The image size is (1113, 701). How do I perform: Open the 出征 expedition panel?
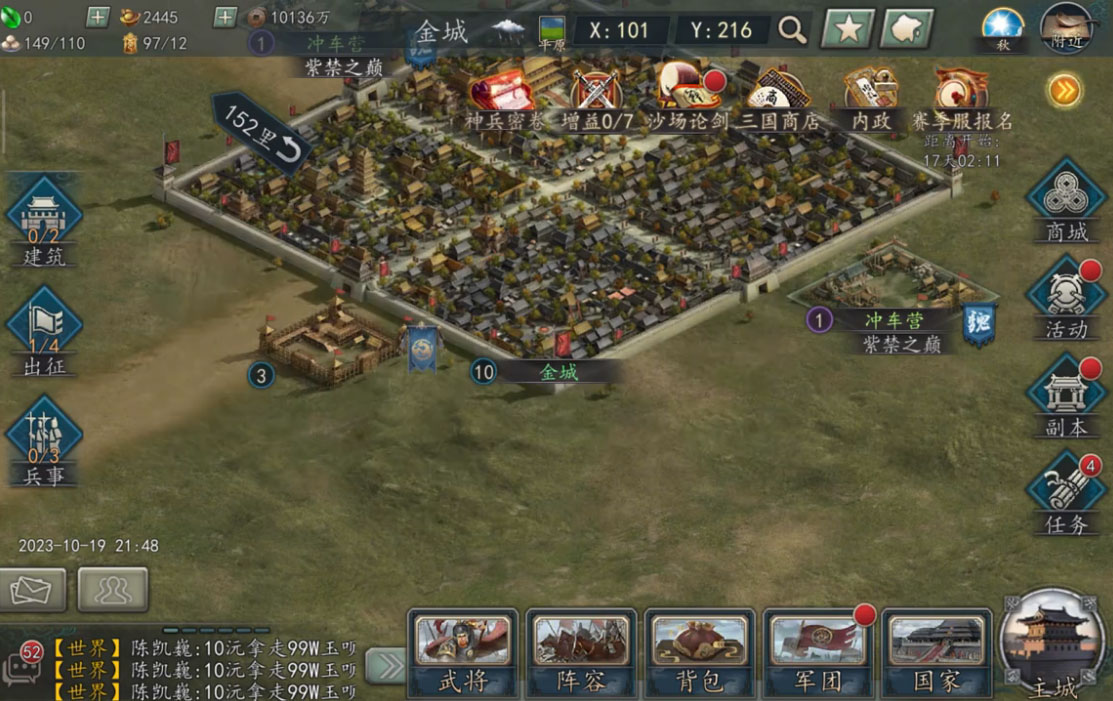pos(44,333)
